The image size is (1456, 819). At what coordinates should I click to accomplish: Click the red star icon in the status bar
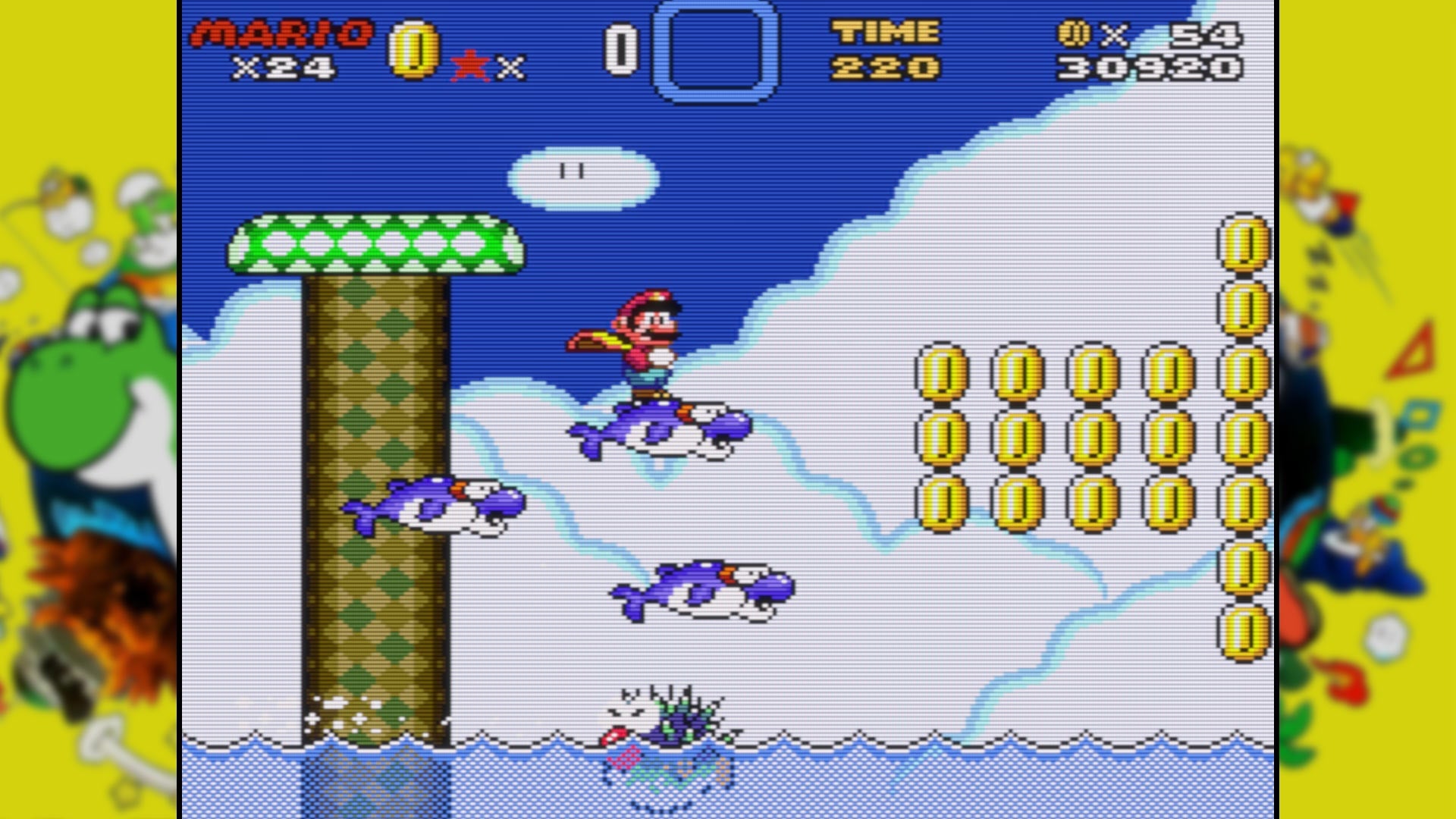470,64
